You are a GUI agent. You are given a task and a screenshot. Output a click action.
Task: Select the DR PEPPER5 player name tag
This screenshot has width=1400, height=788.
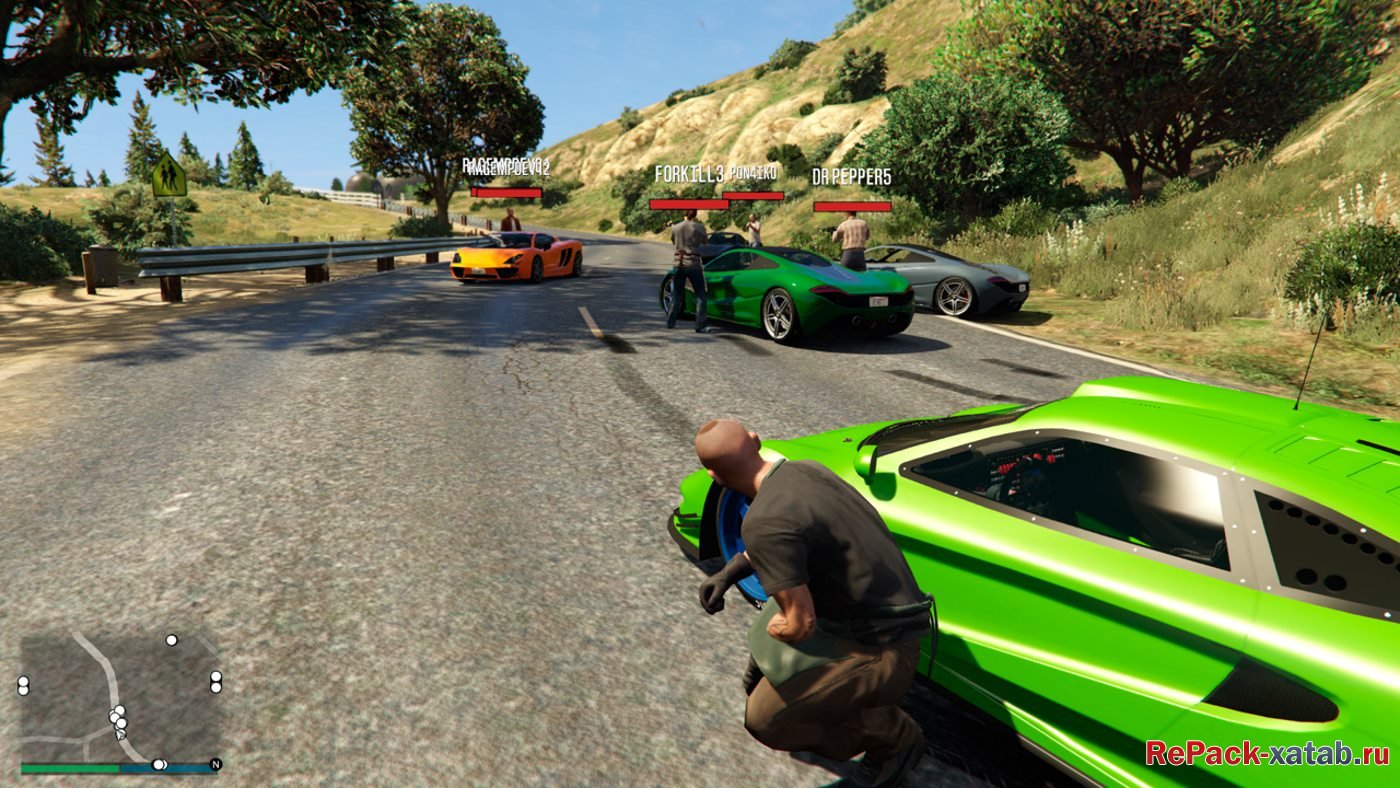tap(852, 178)
